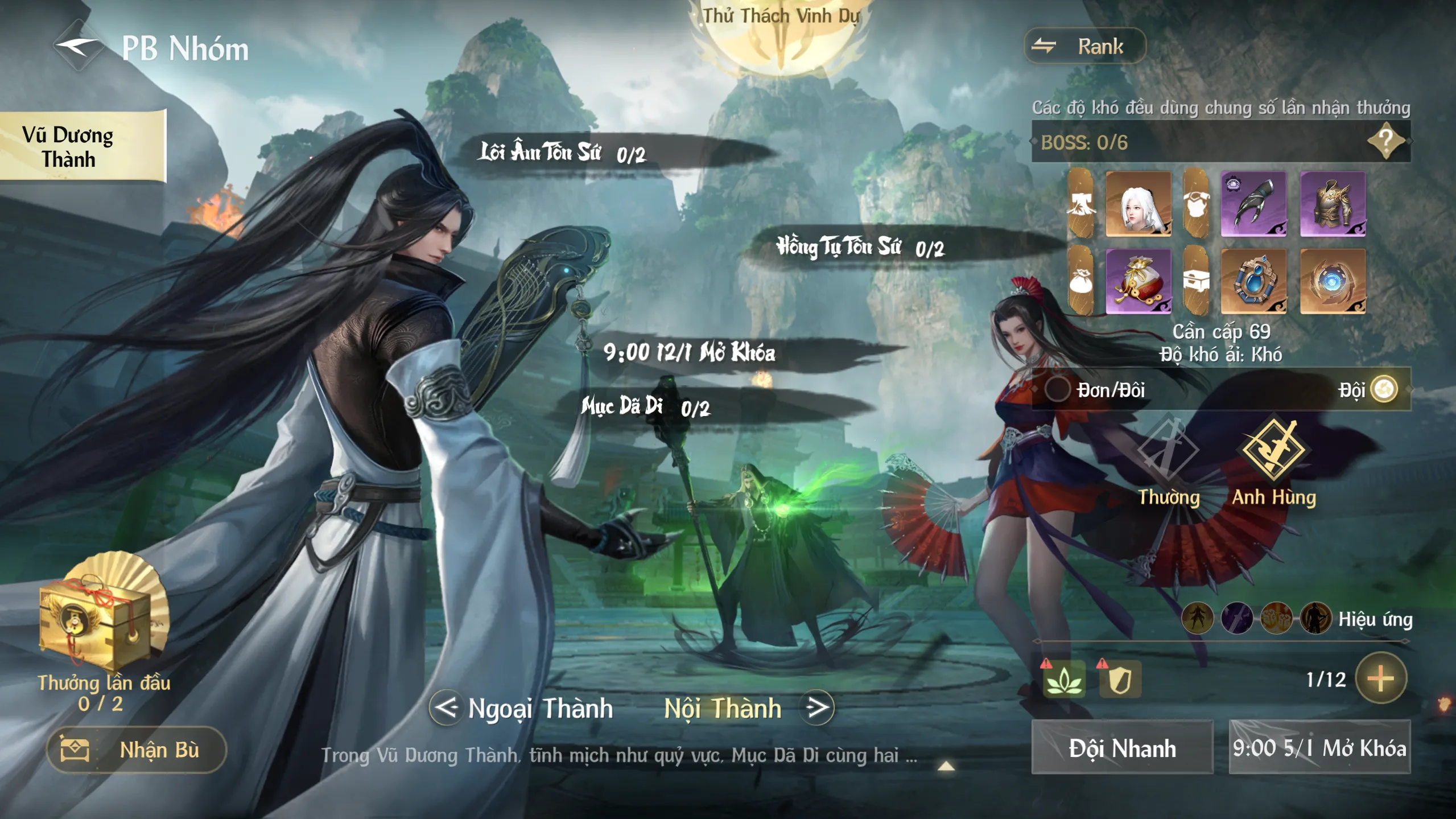Choose the Hồng Tụ Tôn Sứ boss
The width and height of the screenshot is (1456, 819).
(x=860, y=248)
